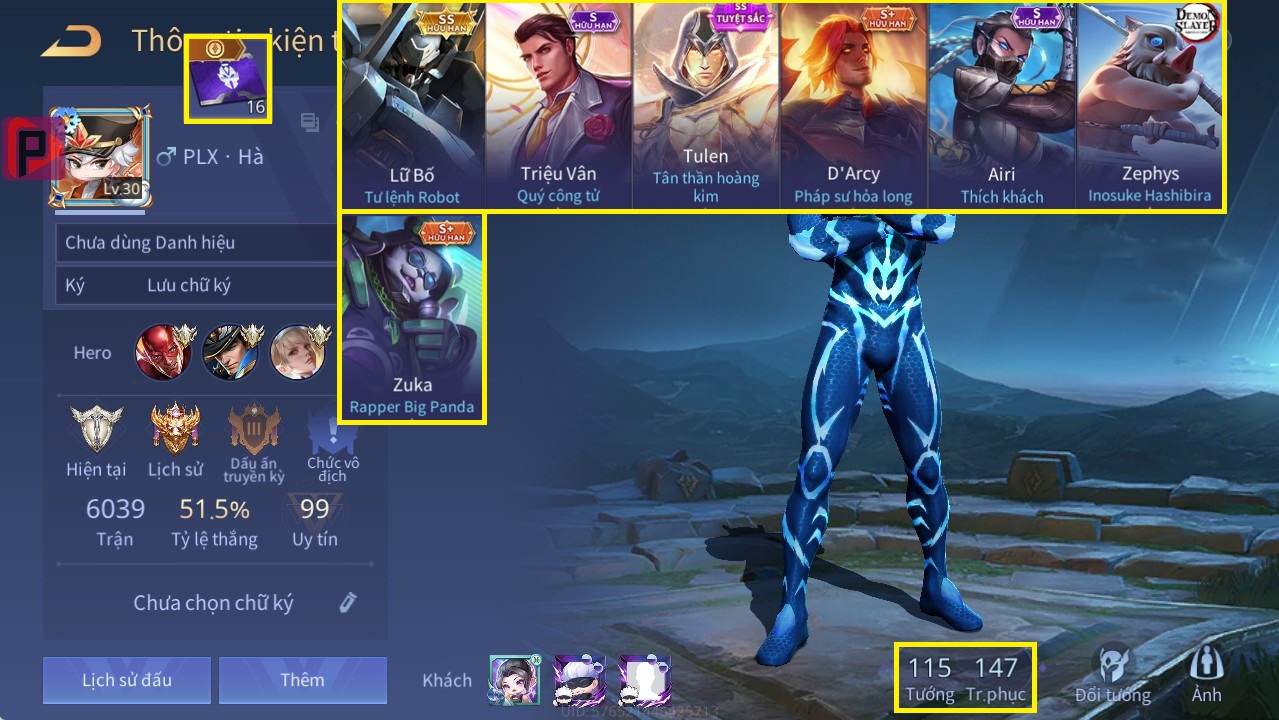Click the Lịch sử rank badge
Viewport: 1279px width, 720px height.
[175, 440]
